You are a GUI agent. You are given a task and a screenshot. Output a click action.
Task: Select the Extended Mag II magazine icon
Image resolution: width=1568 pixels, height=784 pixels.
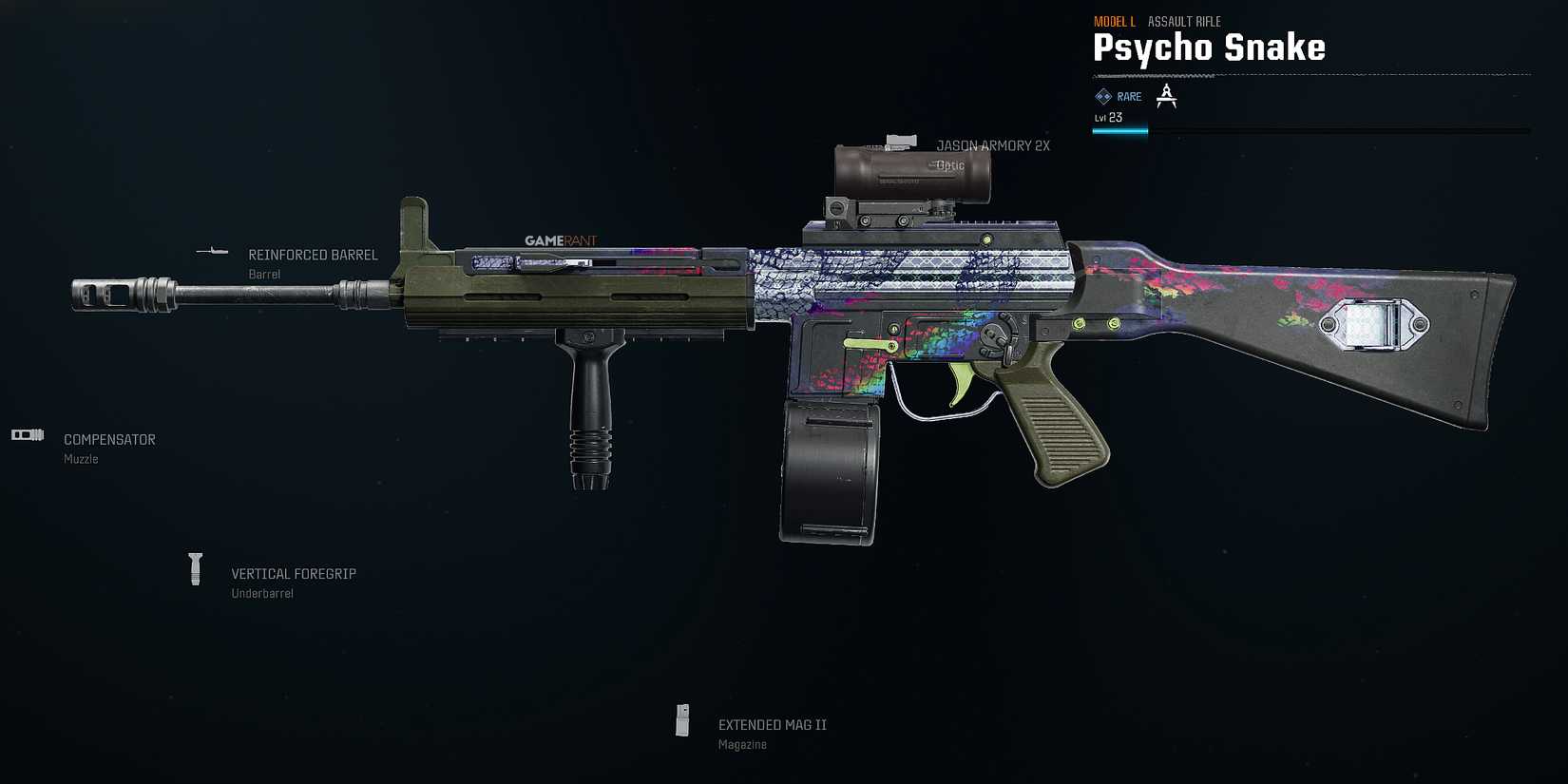pos(682,720)
